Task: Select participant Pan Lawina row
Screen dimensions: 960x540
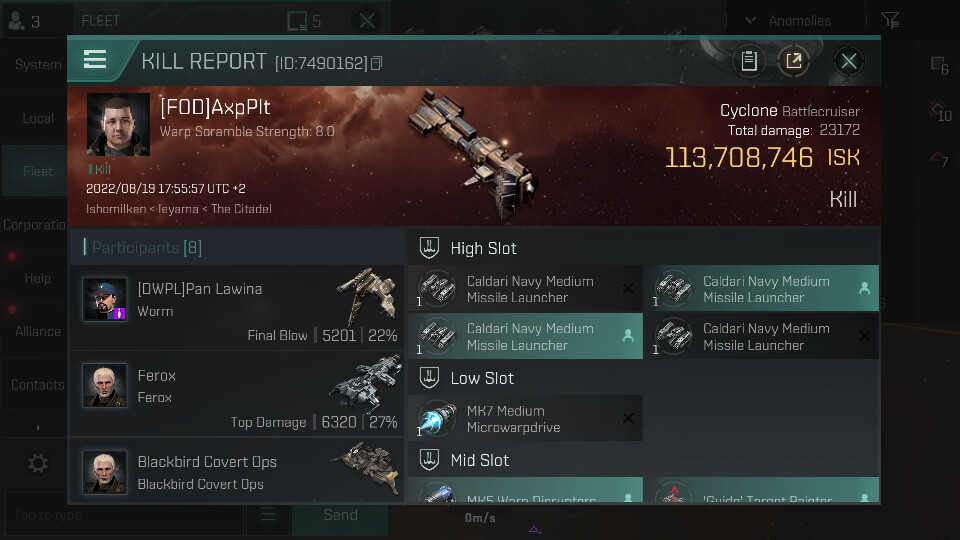Action: tap(239, 308)
